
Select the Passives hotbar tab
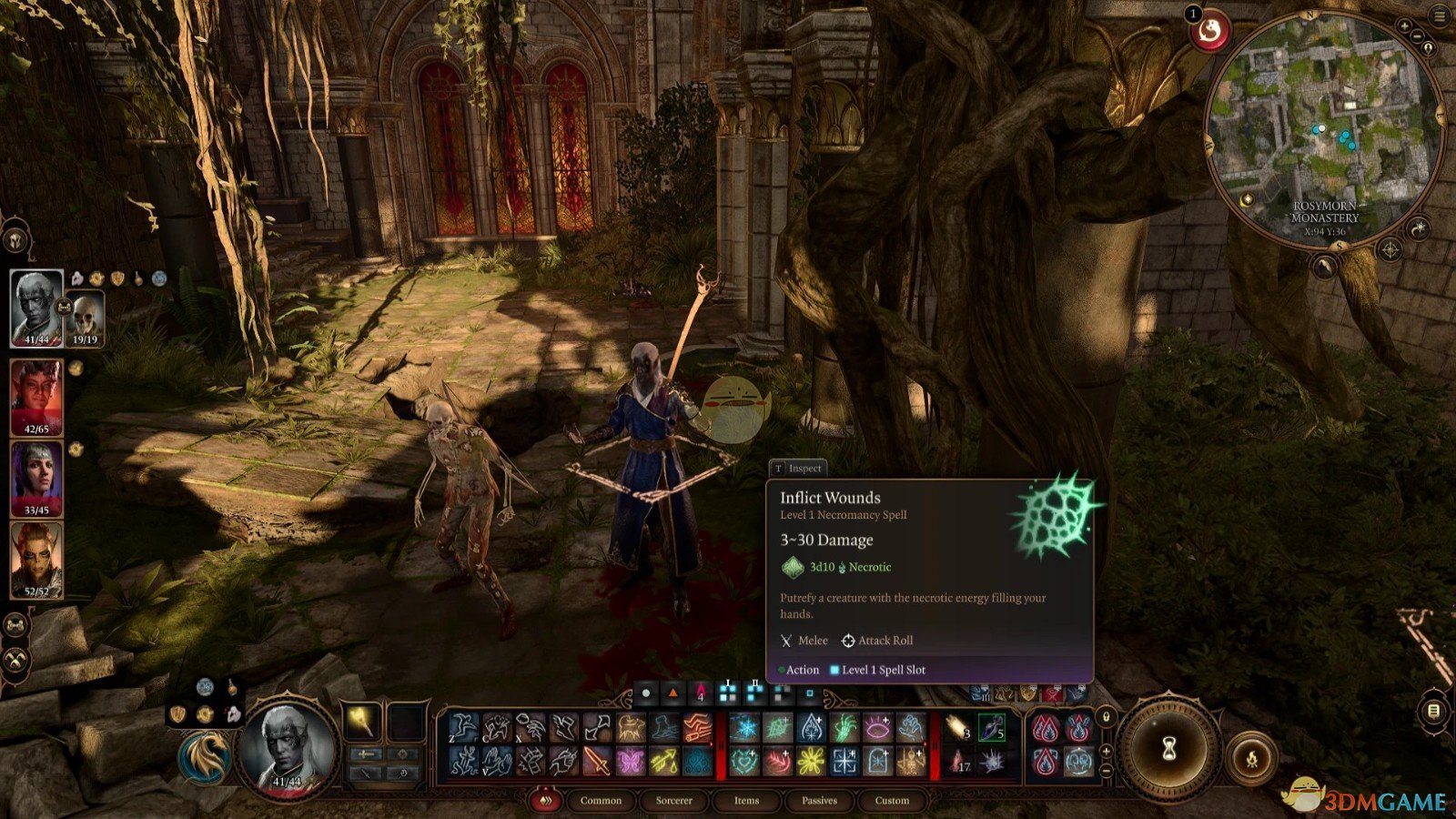[819, 801]
